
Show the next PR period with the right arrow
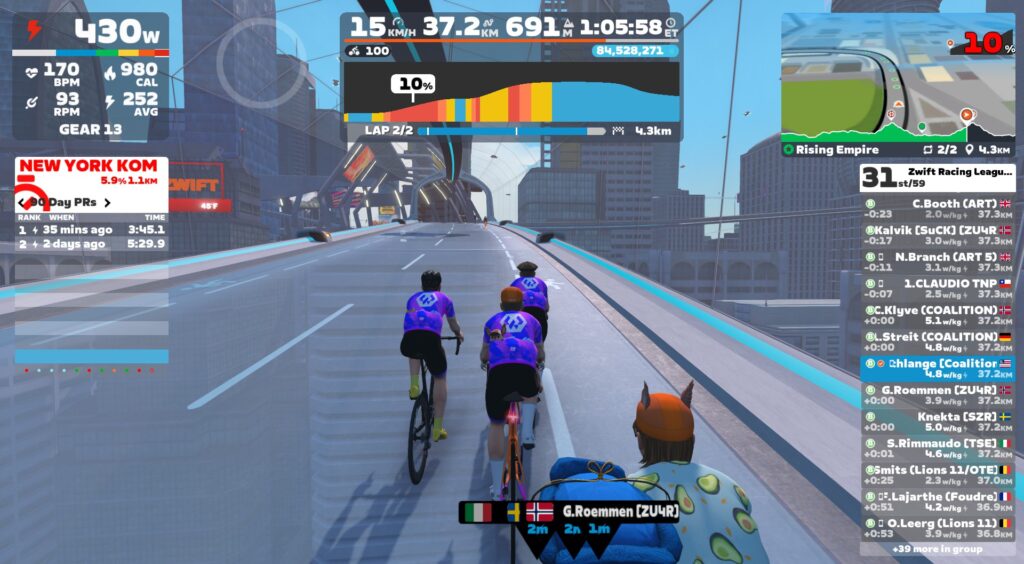coord(107,203)
